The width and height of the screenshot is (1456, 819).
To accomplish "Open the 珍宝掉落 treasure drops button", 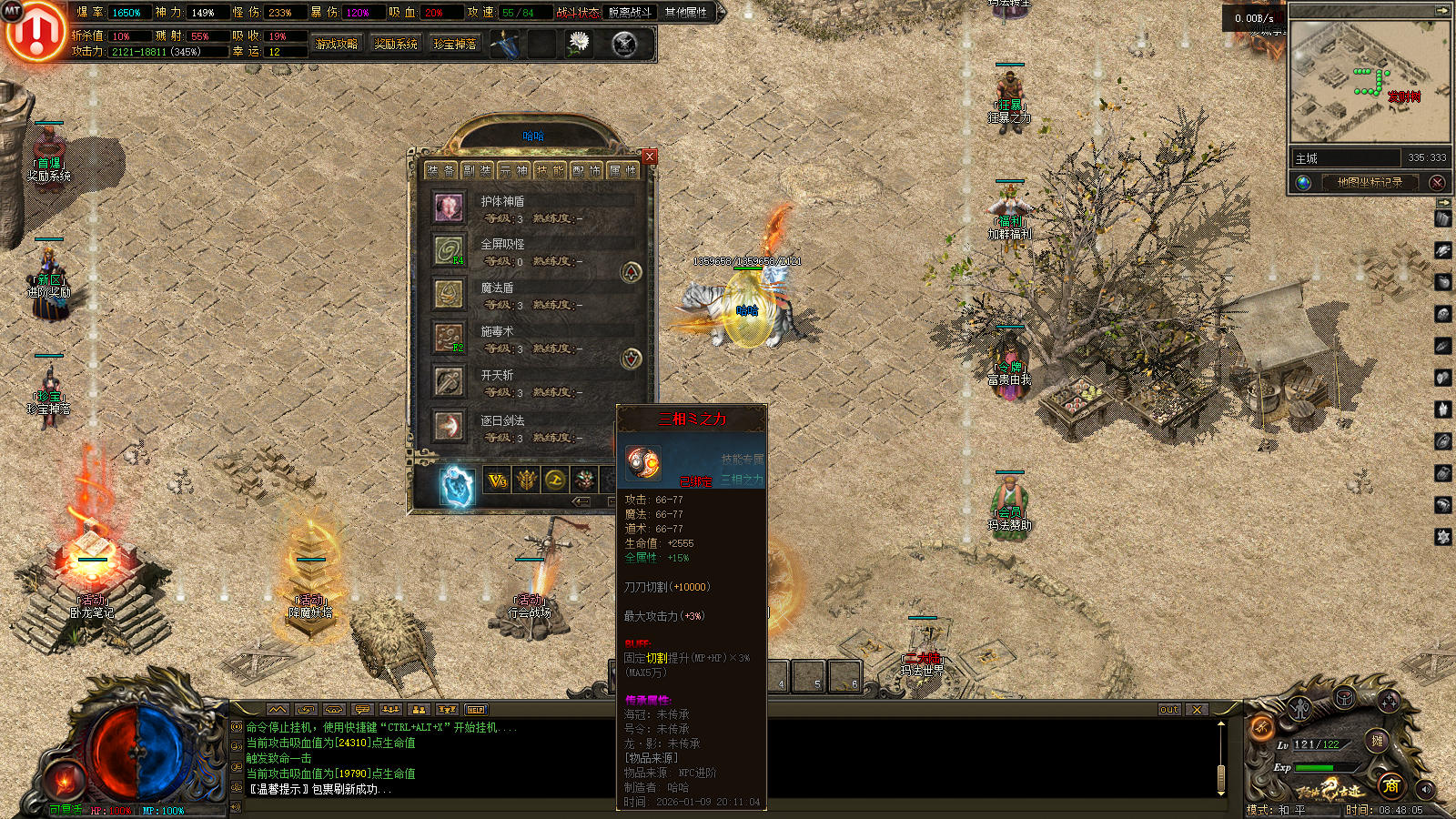I will click(455, 44).
